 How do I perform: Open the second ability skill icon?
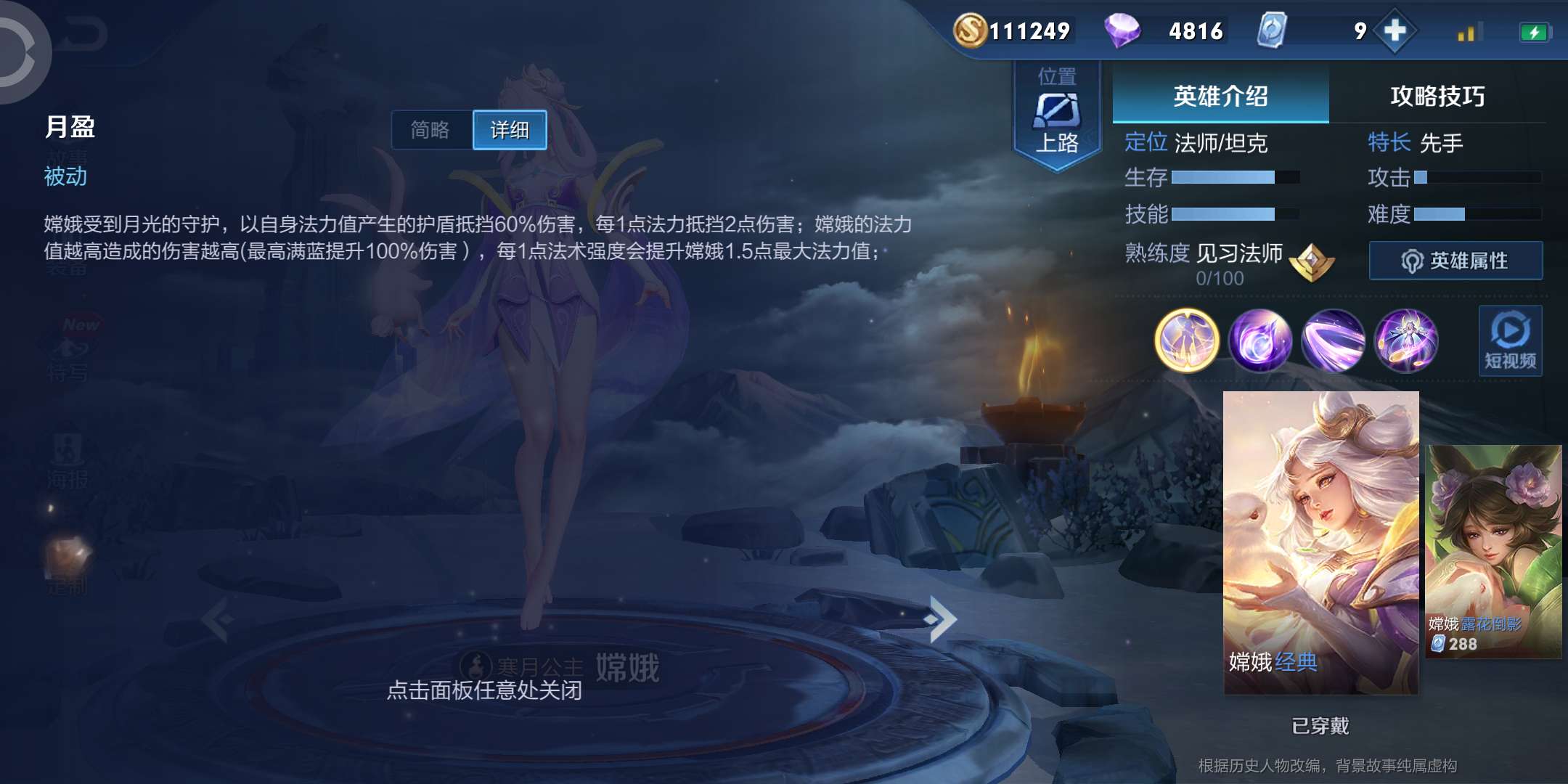point(1334,341)
